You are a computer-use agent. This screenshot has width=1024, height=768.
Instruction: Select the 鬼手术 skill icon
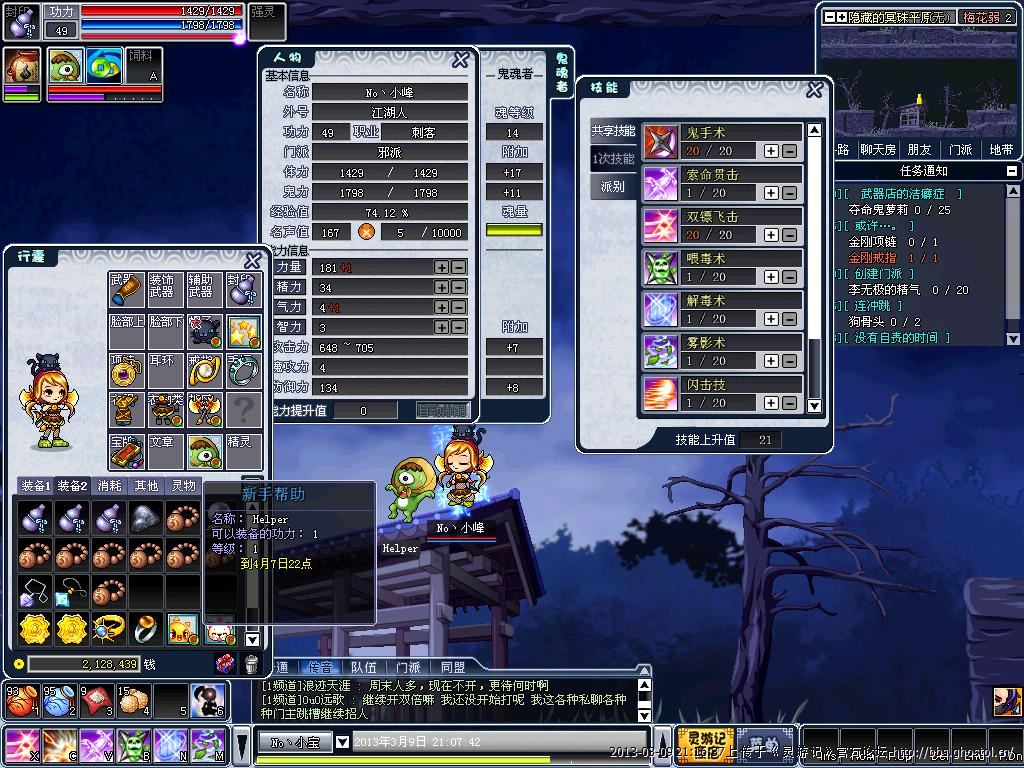[660, 142]
